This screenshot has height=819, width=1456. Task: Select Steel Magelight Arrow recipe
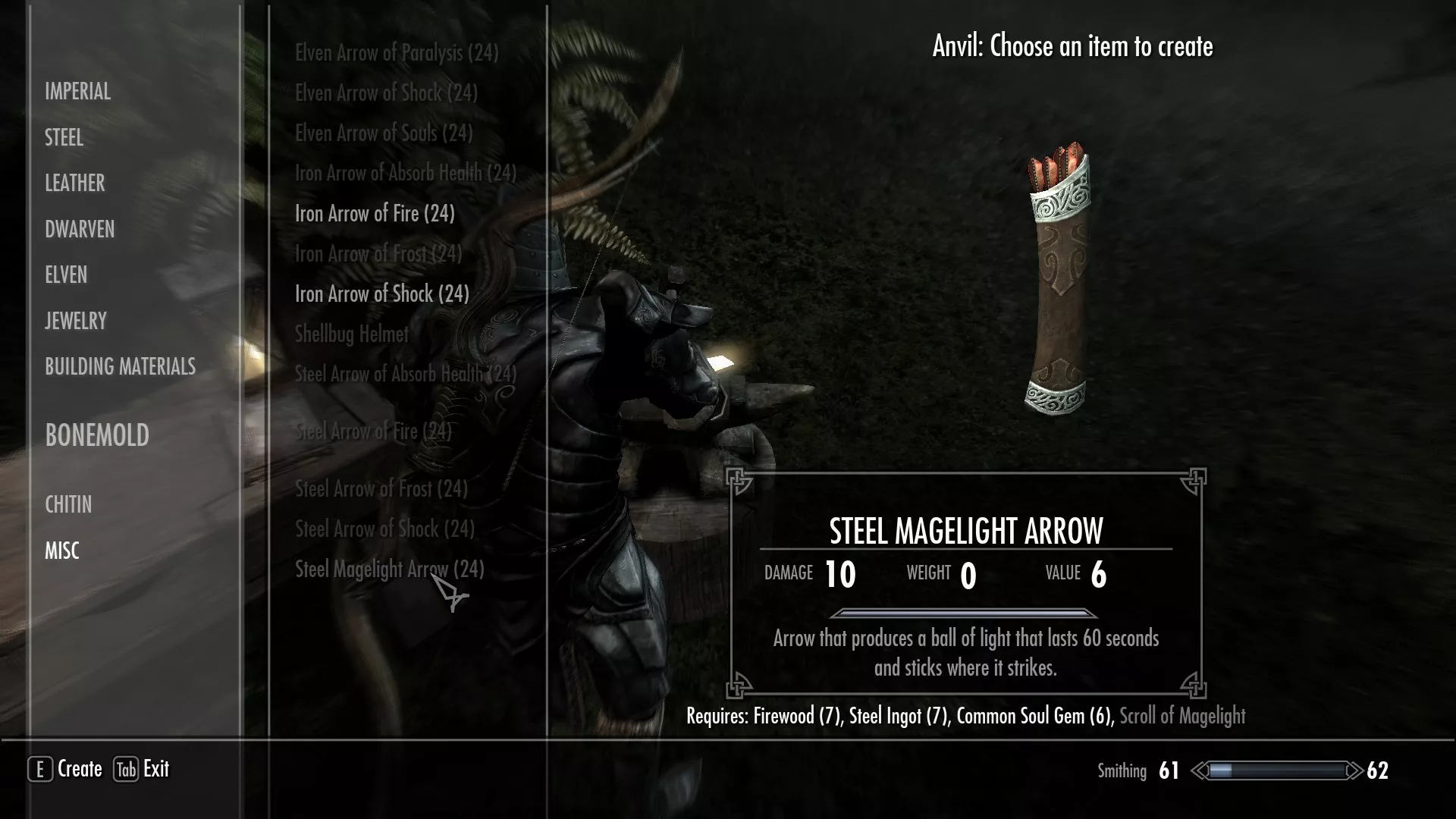click(x=389, y=570)
